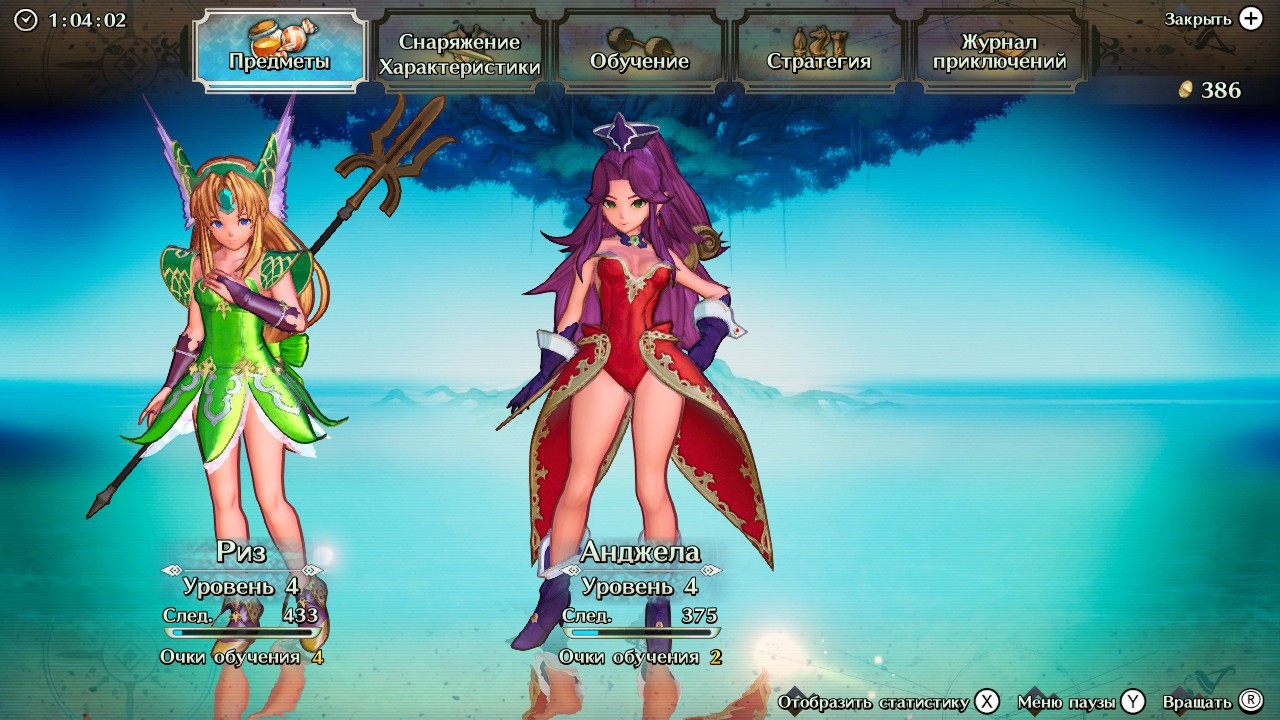Show the Журнал приключений tab
This screenshot has height=720, width=1280.
tap(999, 52)
